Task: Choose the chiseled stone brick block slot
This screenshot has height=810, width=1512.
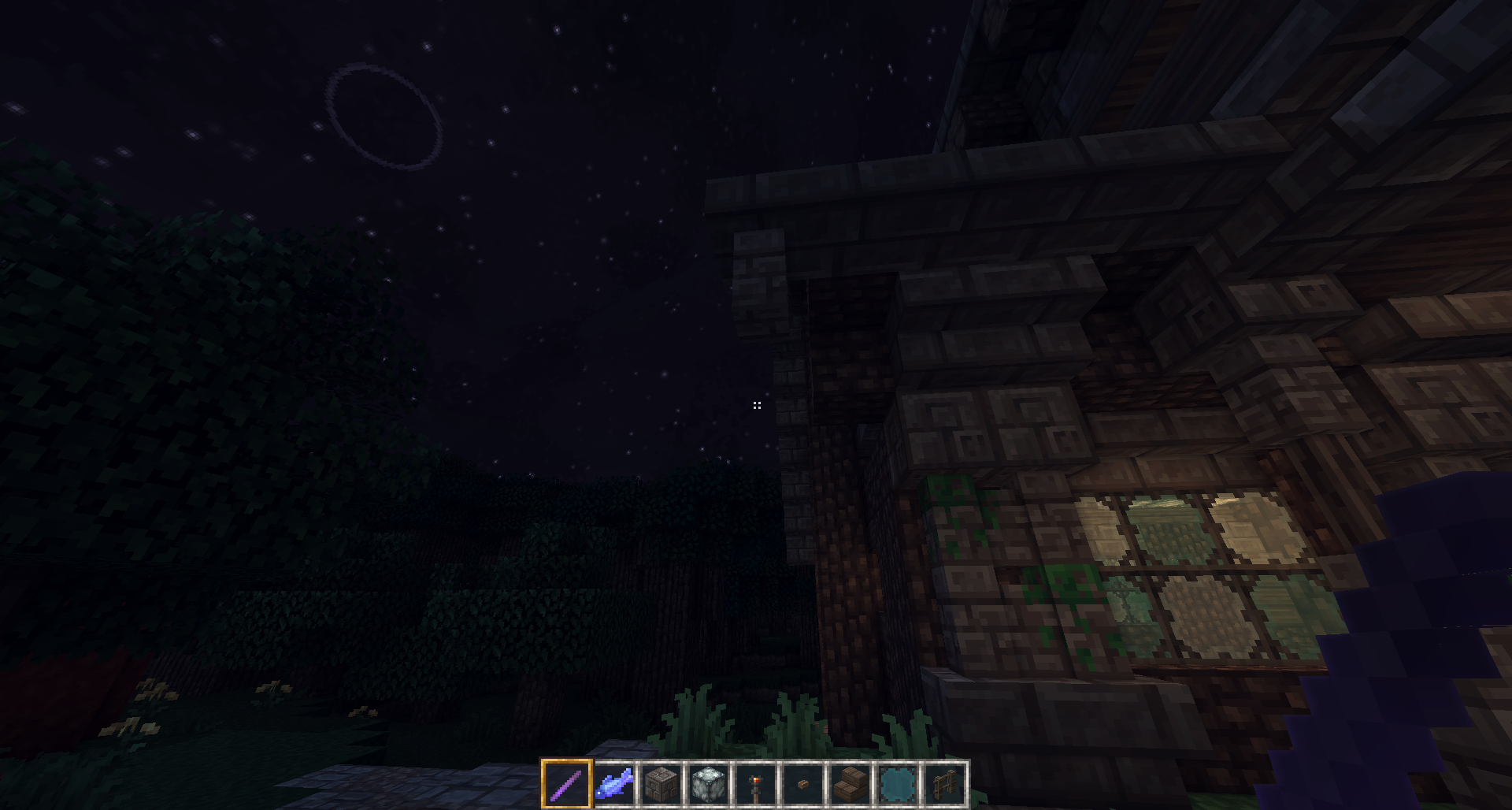Action: (661, 784)
